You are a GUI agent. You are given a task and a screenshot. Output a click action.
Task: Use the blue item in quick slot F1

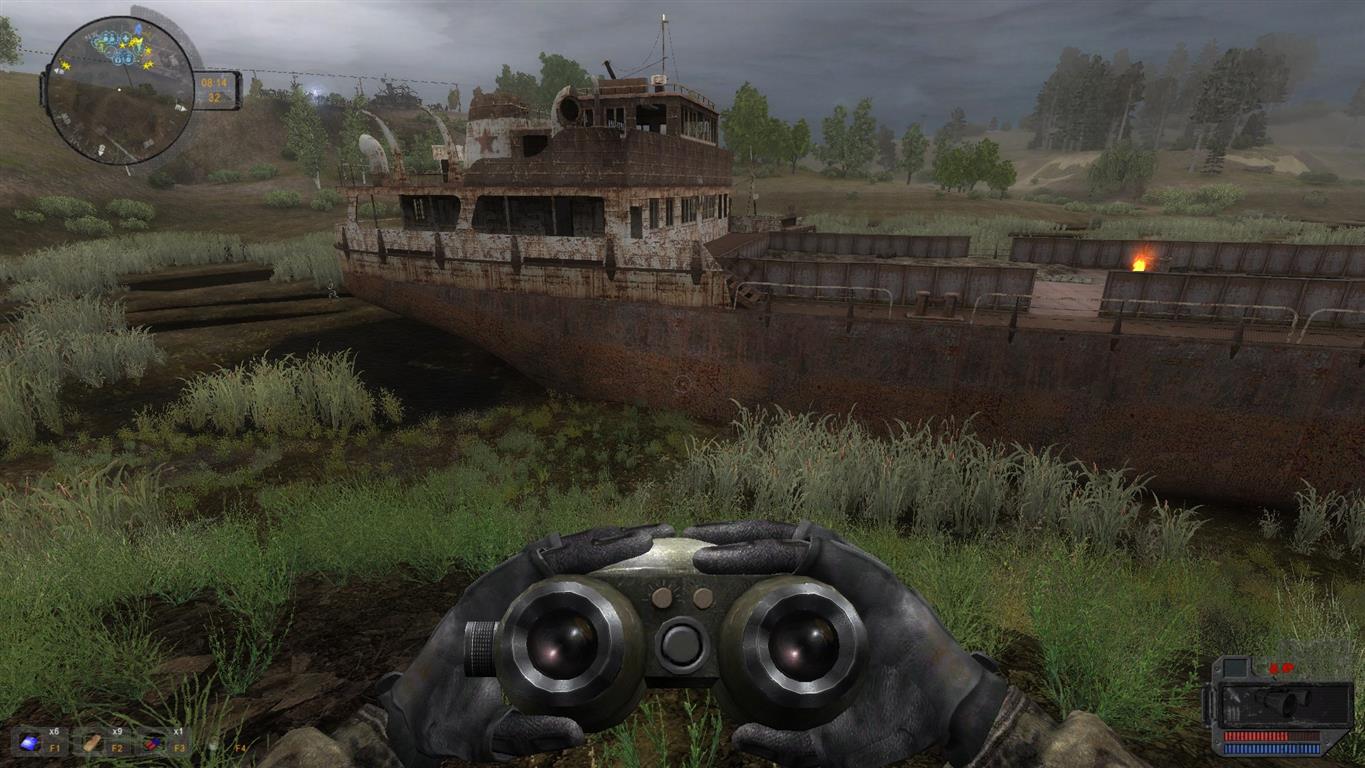[x=30, y=742]
